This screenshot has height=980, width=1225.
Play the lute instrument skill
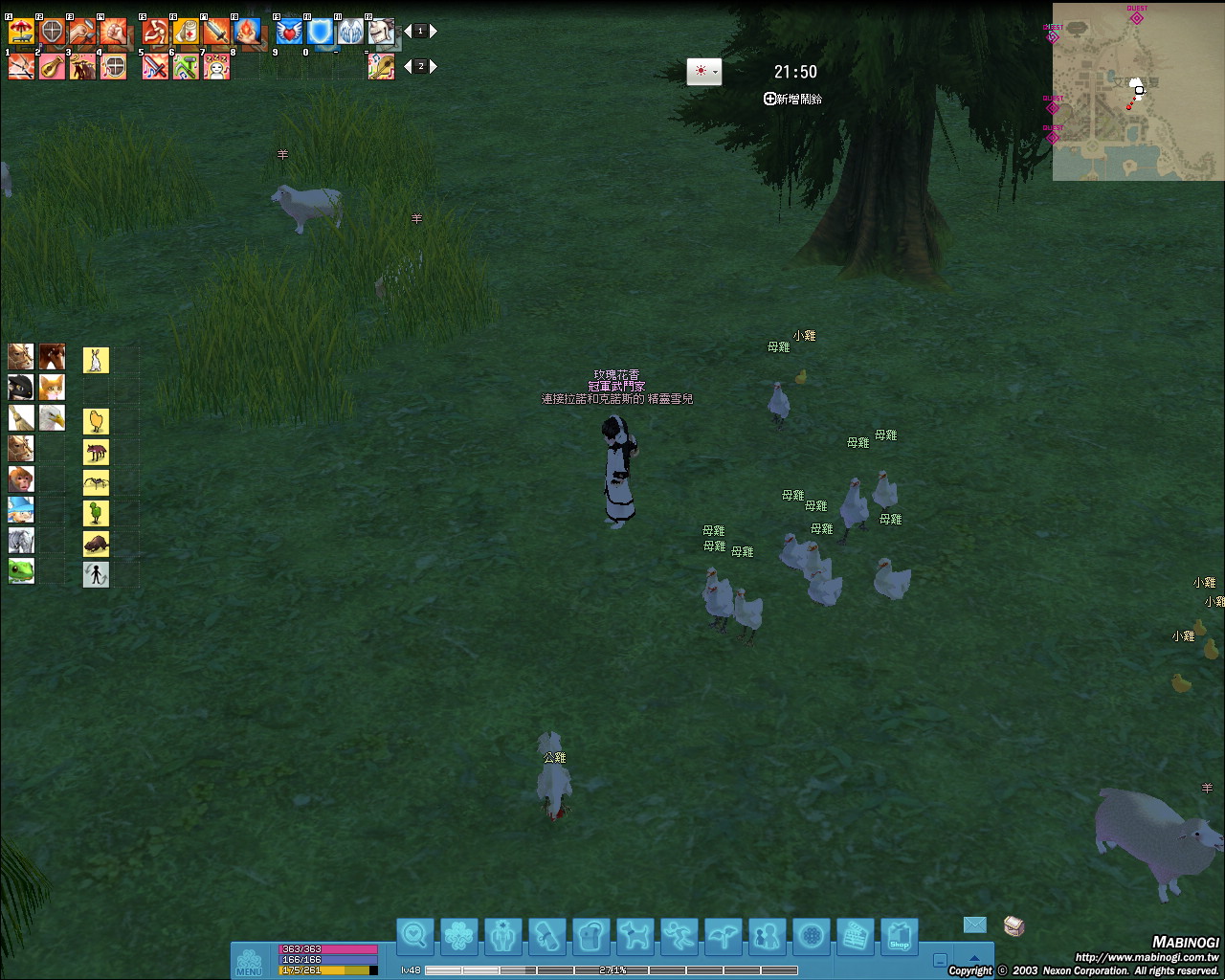(x=52, y=66)
